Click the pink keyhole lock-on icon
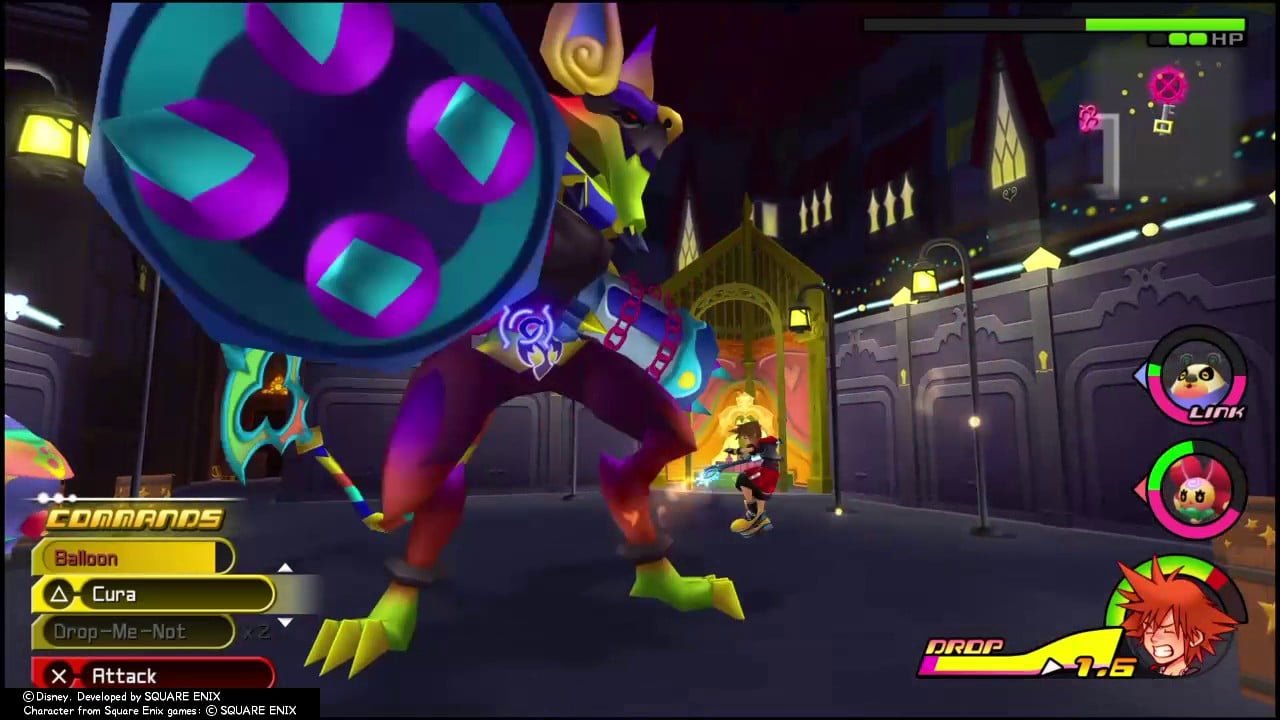 click(x=1165, y=87)
